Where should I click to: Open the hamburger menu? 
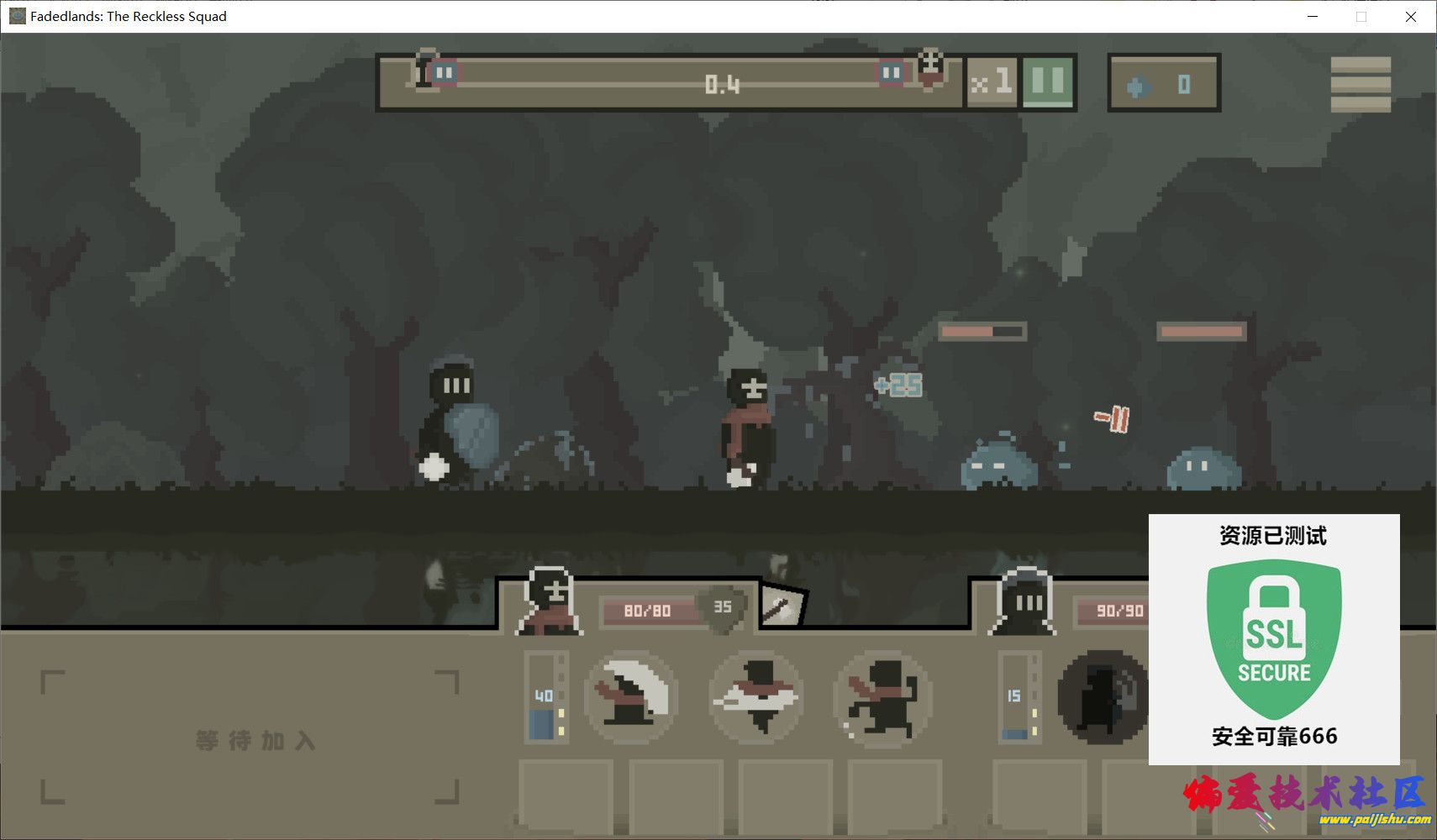tap(1360, 84)
